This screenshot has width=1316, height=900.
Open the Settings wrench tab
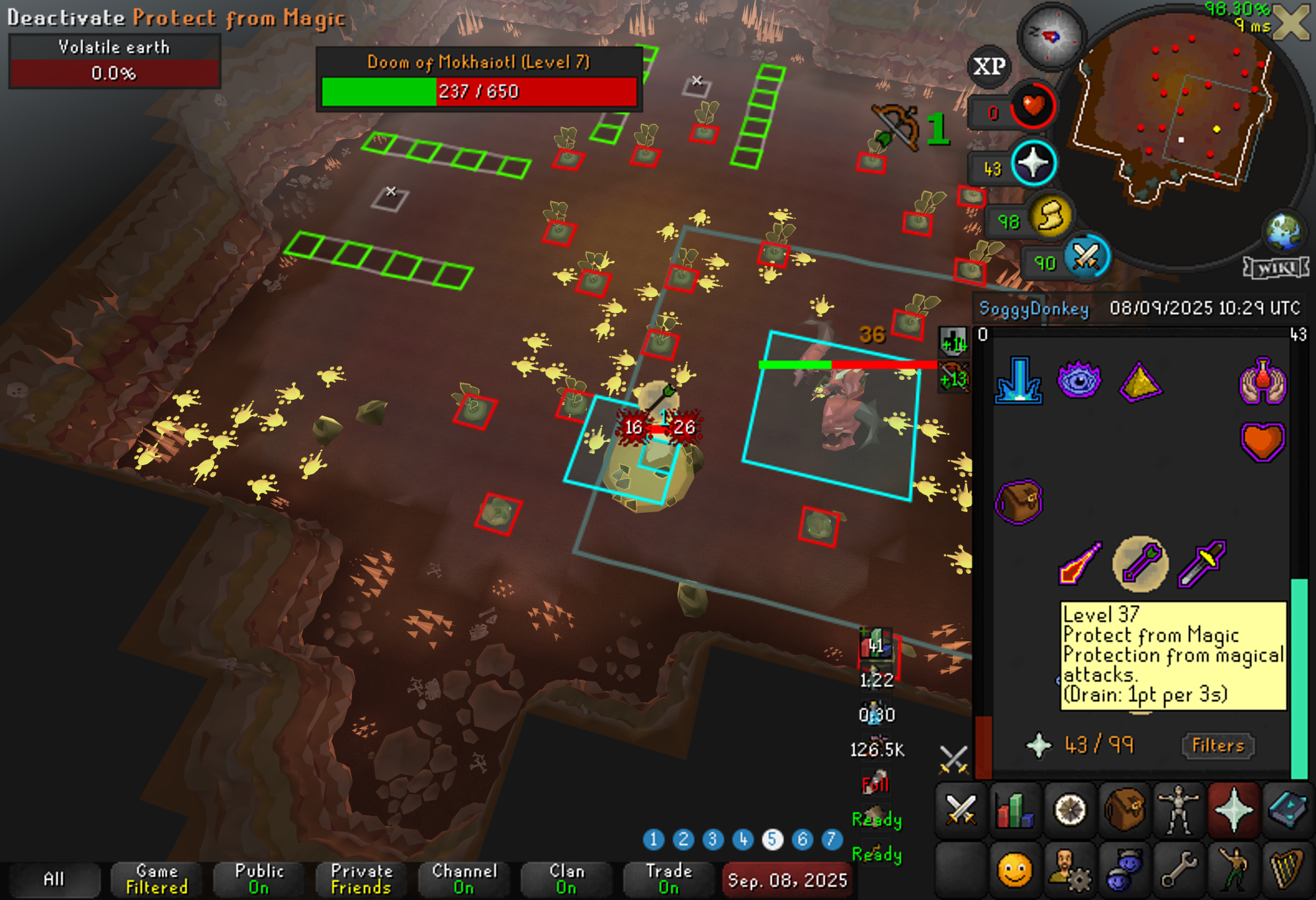(1178, 869)
